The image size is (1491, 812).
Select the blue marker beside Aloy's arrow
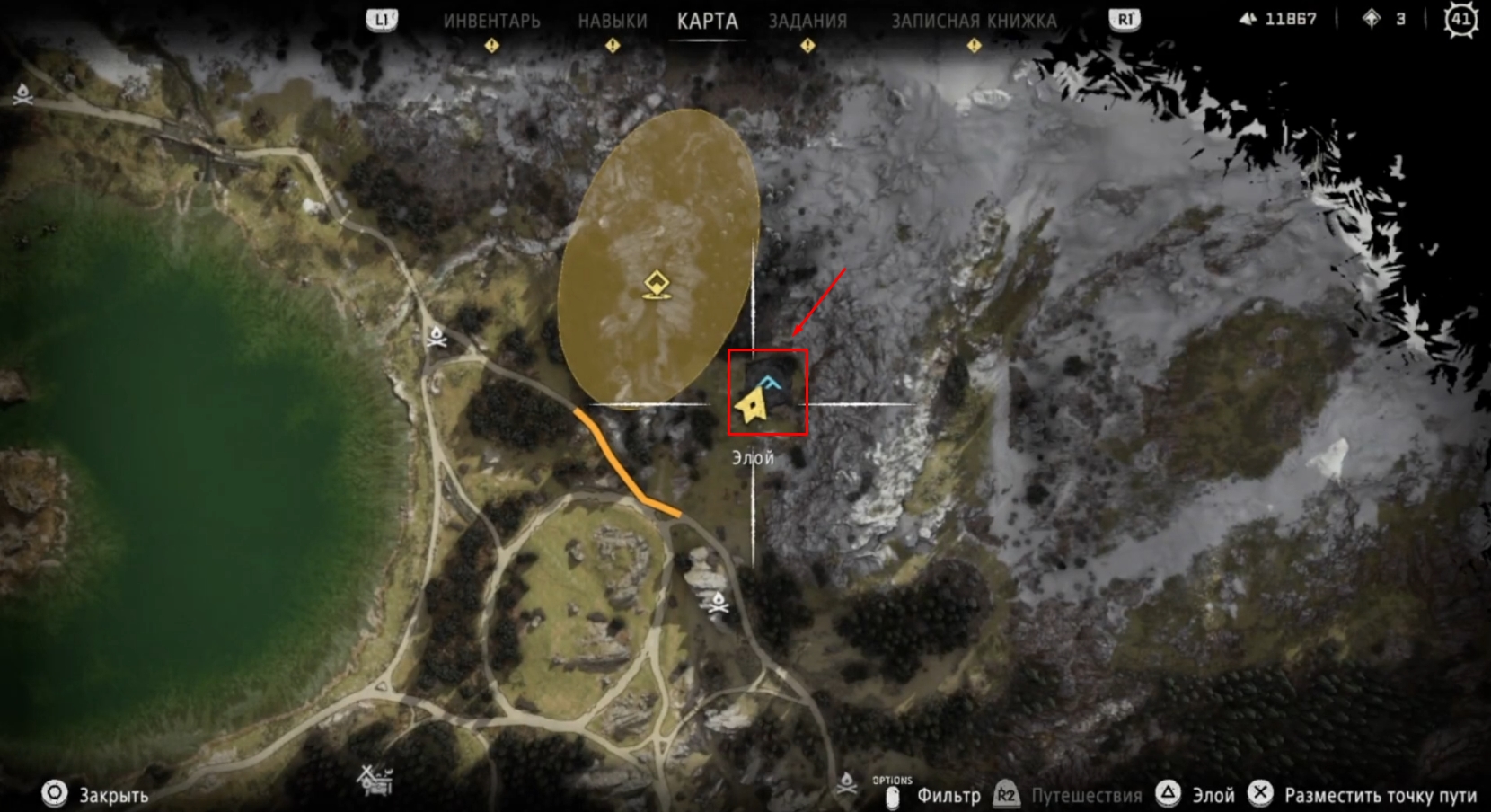pyautogui.click(x=771, y=383)
